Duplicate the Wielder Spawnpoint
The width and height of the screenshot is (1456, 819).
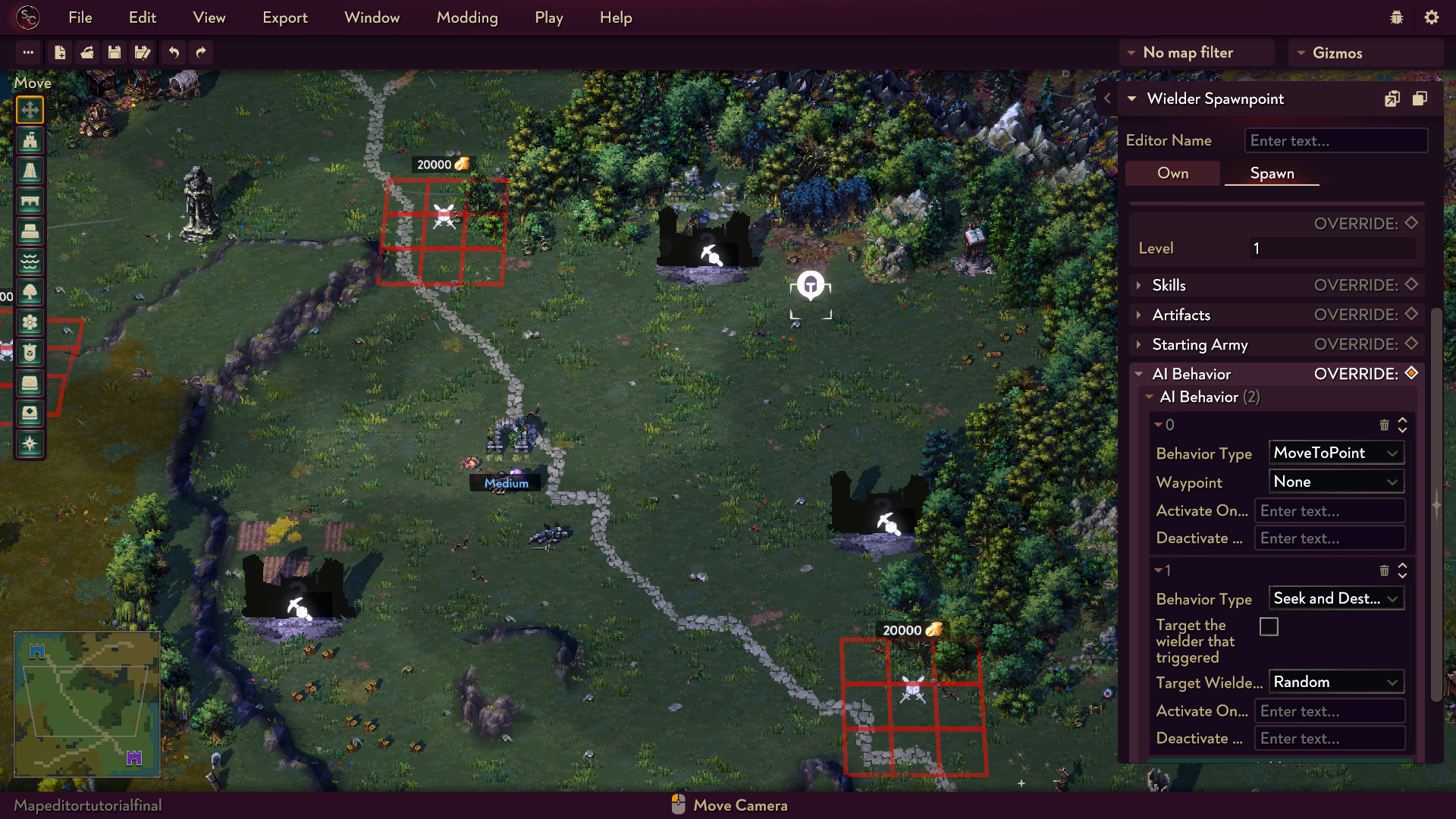click(1420, 99)
